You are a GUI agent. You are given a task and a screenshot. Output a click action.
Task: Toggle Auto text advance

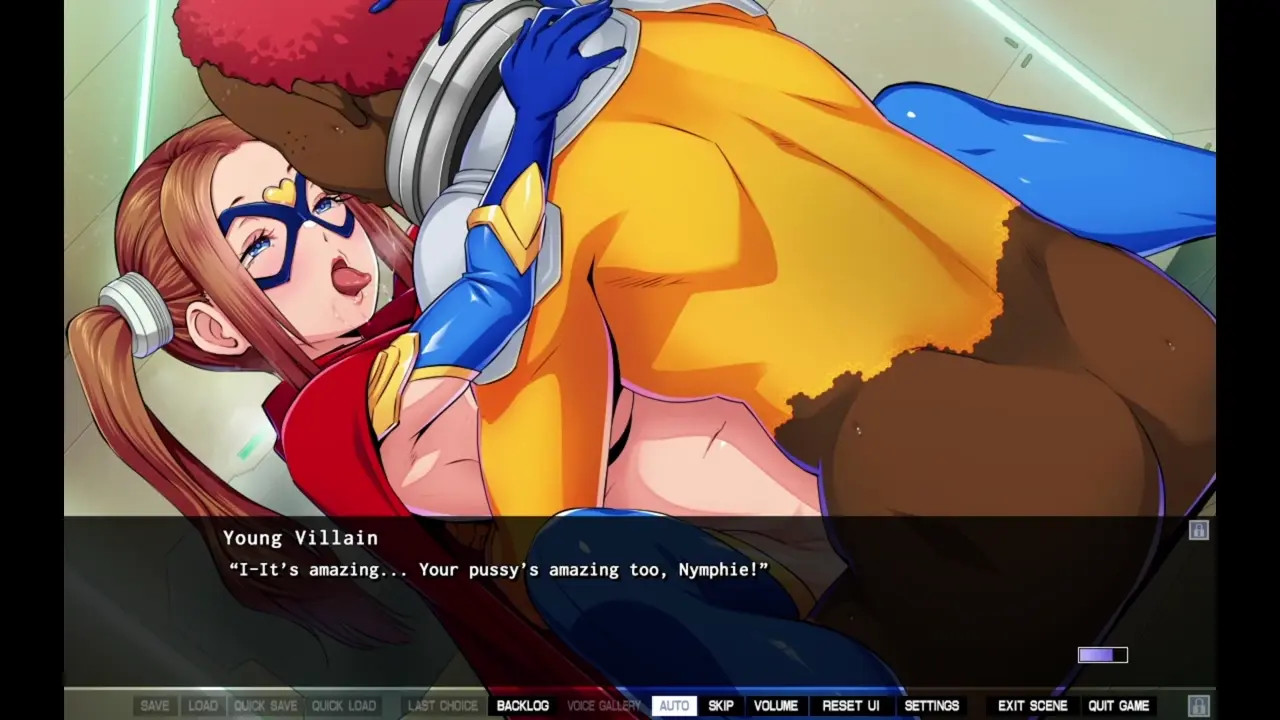(674, 706)
